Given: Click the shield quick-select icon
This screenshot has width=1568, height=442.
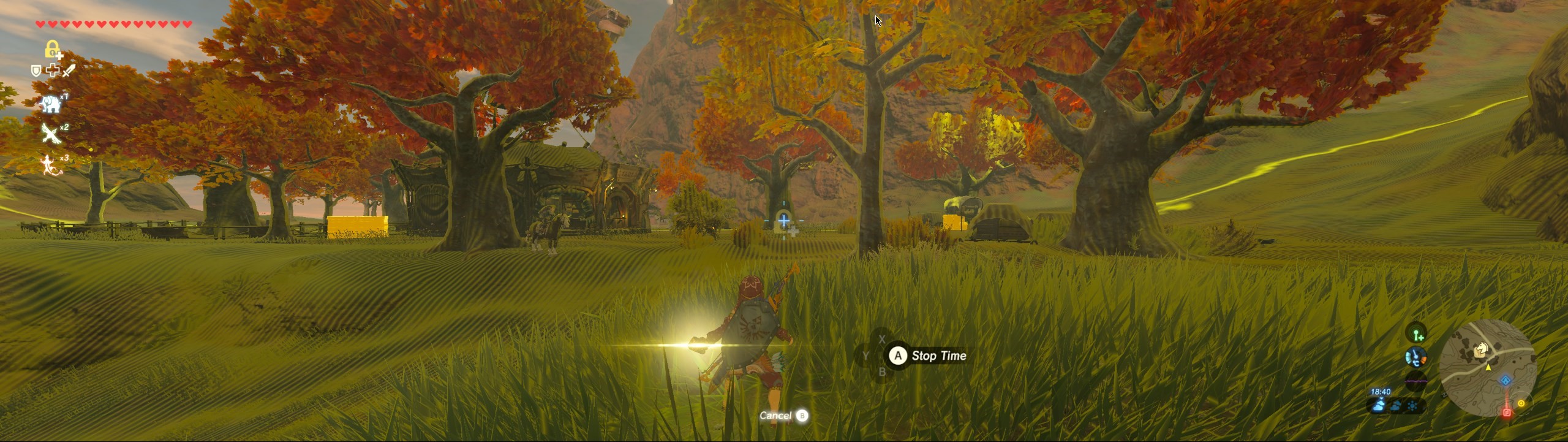Looking at the screenshot, I should tap(36, 71).
